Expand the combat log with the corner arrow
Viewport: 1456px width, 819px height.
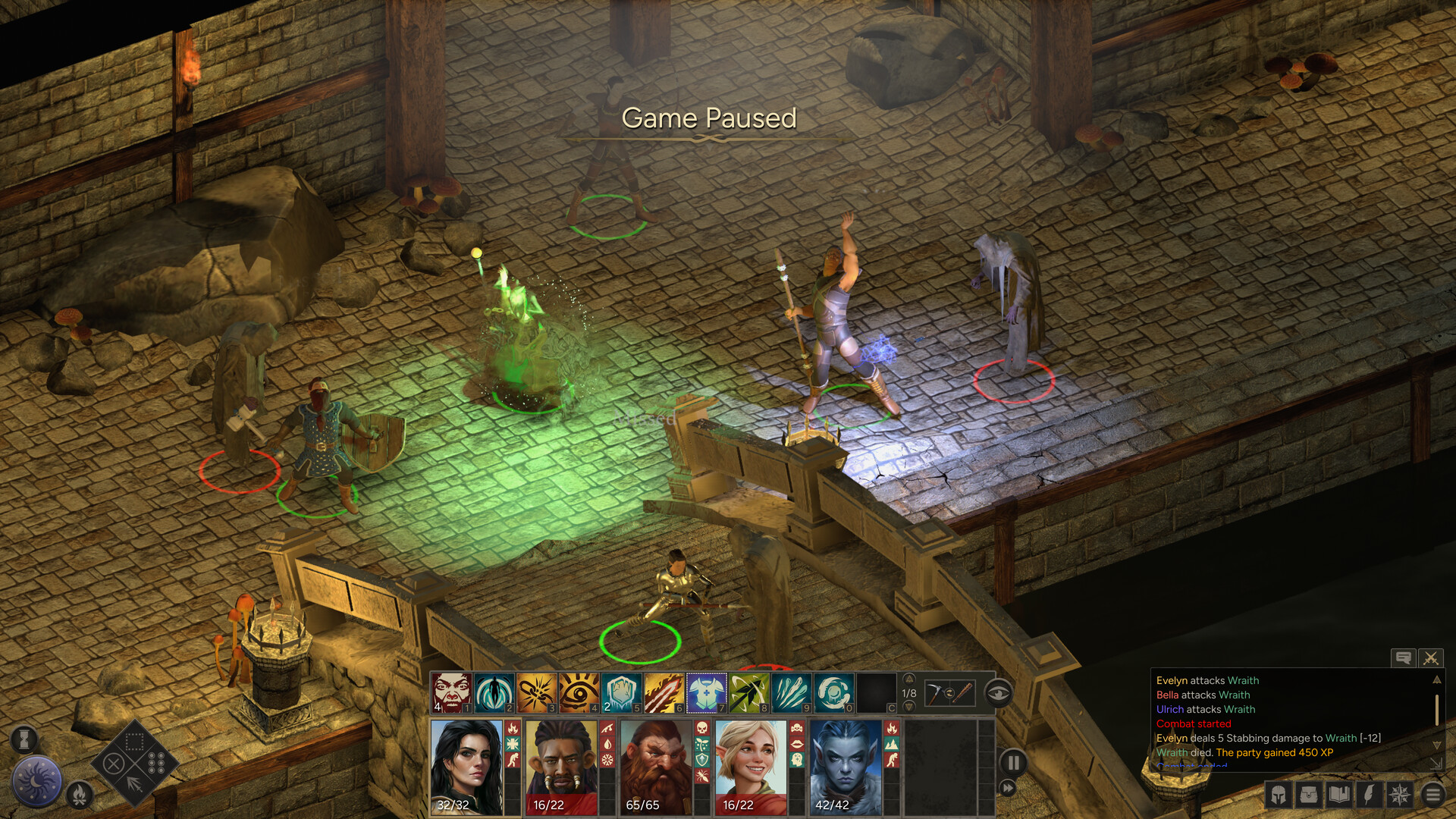click(1437, 764)
